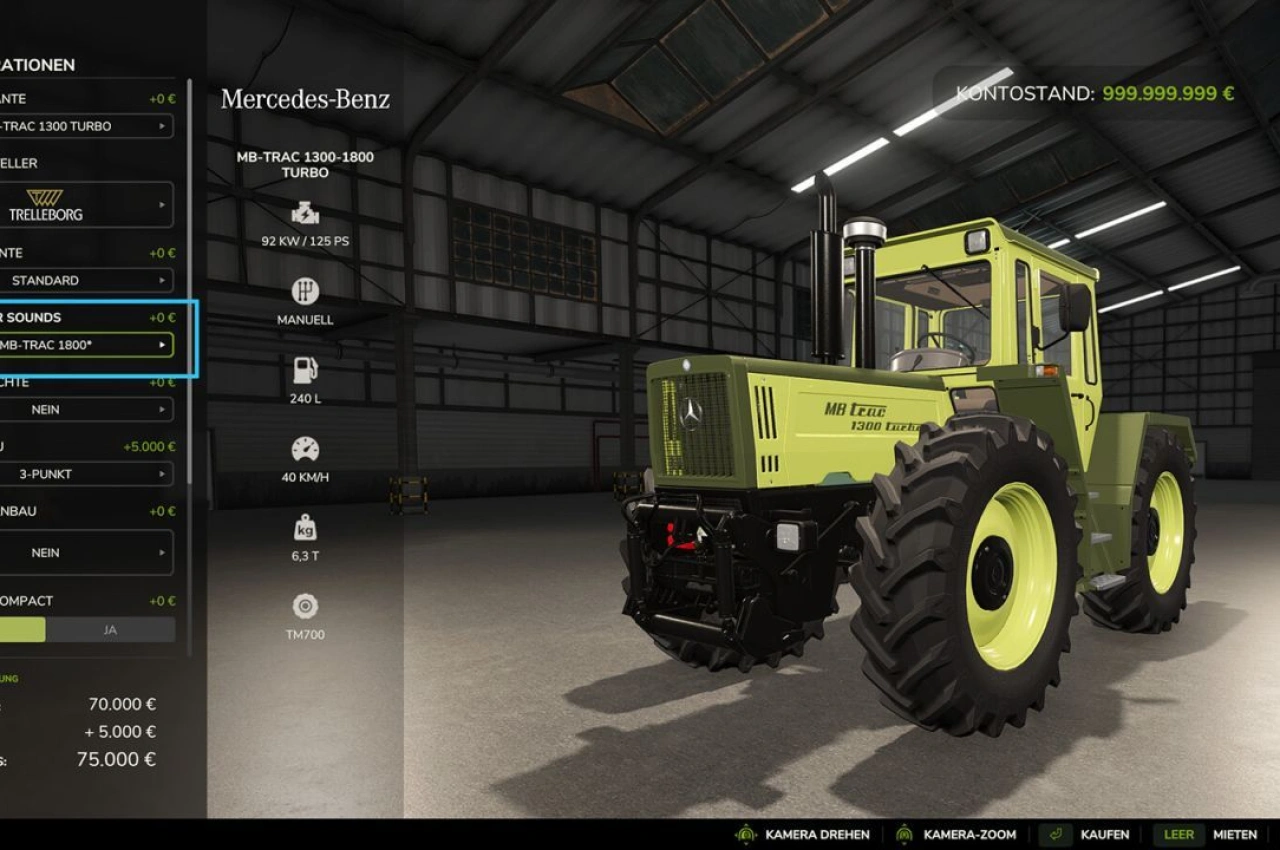
Task: Click the Trelleborg brand logo
Action: (x=46, y=203)
